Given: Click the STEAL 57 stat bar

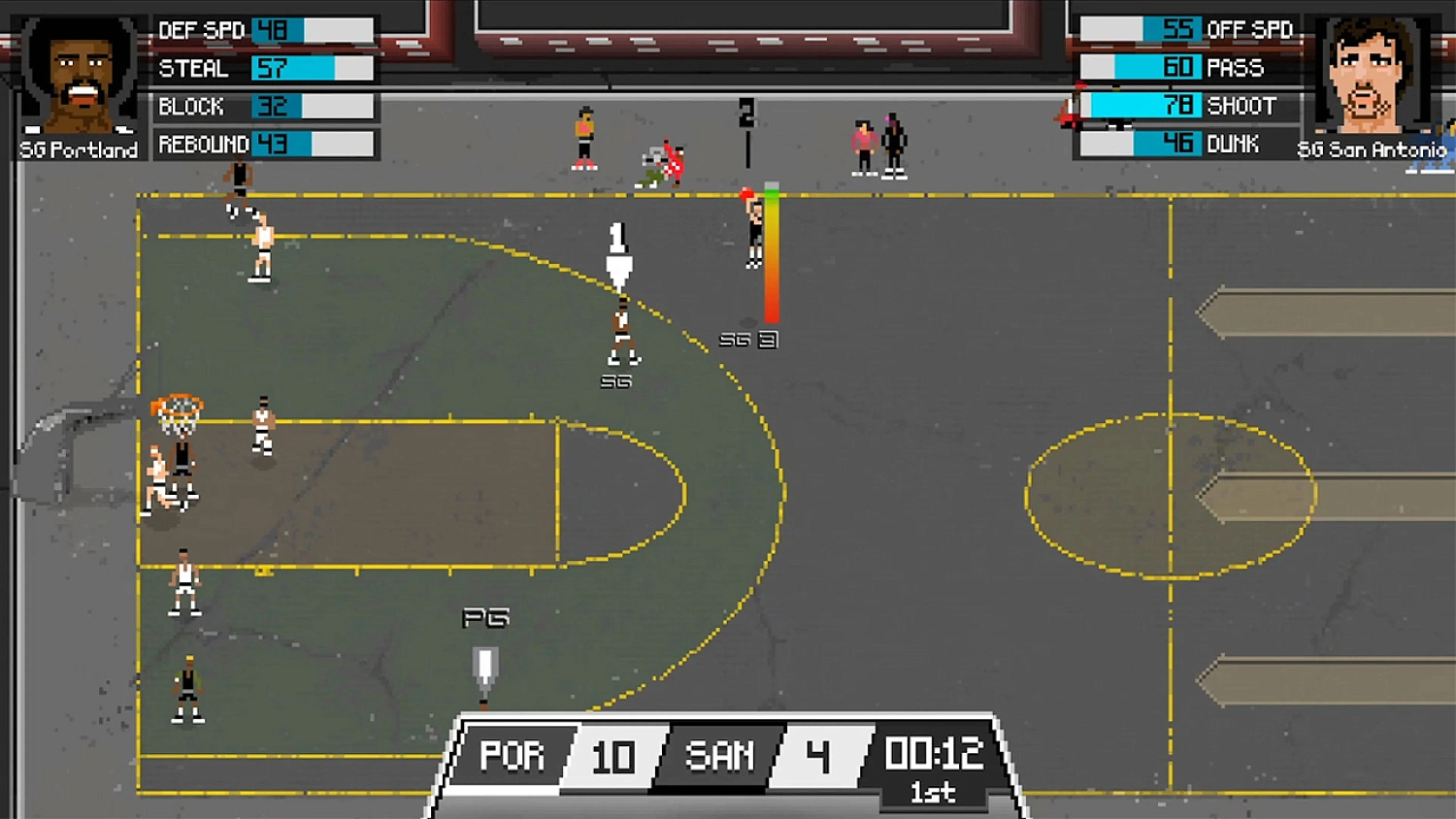Looking at the screenshot, I should coord(311,68).
